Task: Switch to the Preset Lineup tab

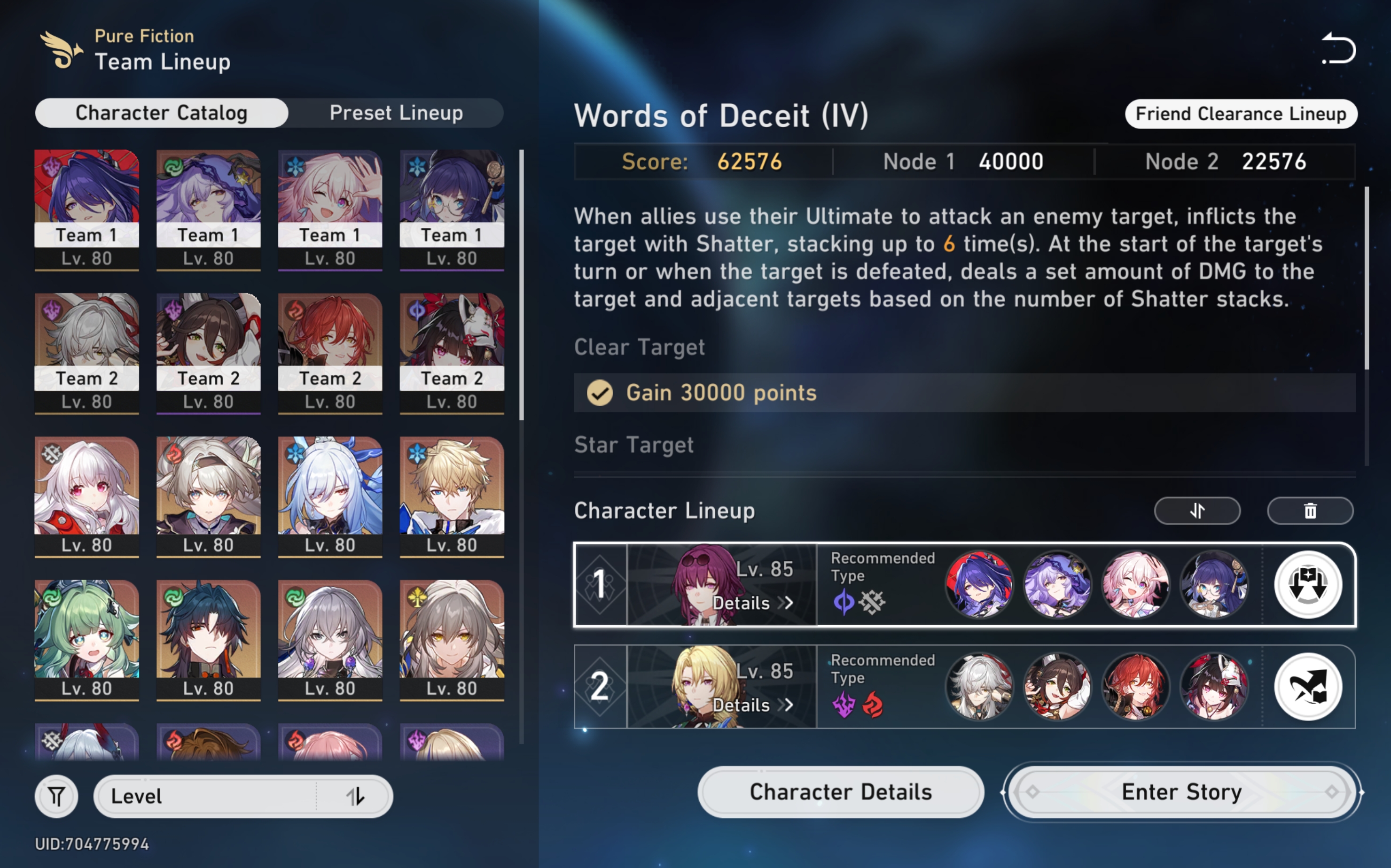Action: coord(396,113)
